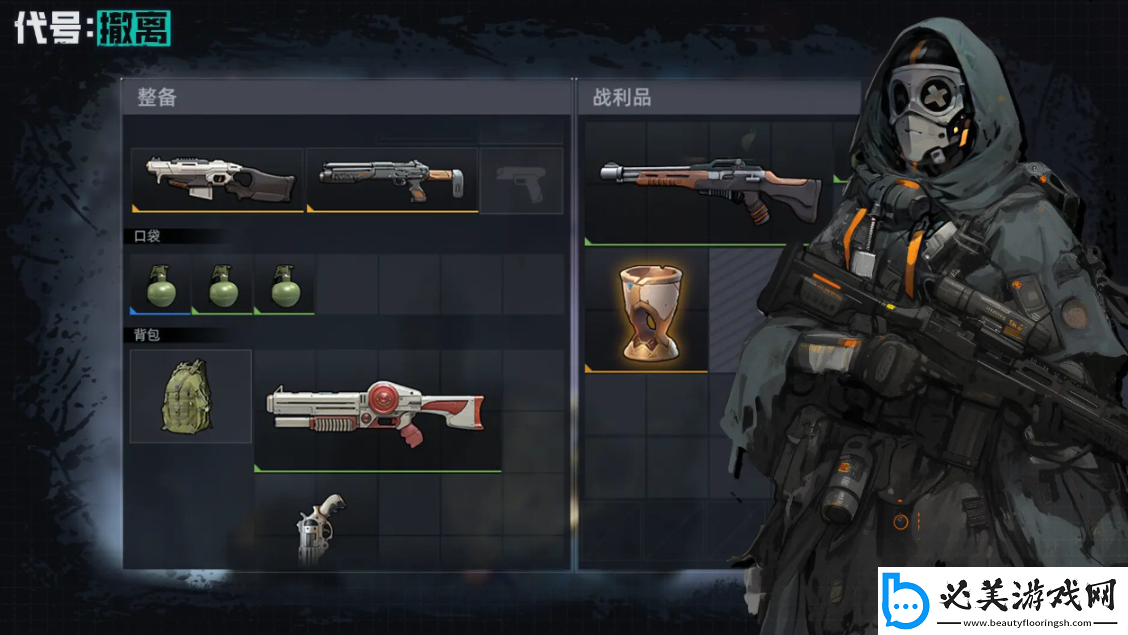
Task: Pick the white and red shotgun in the backpack
Action: [377, 411]
